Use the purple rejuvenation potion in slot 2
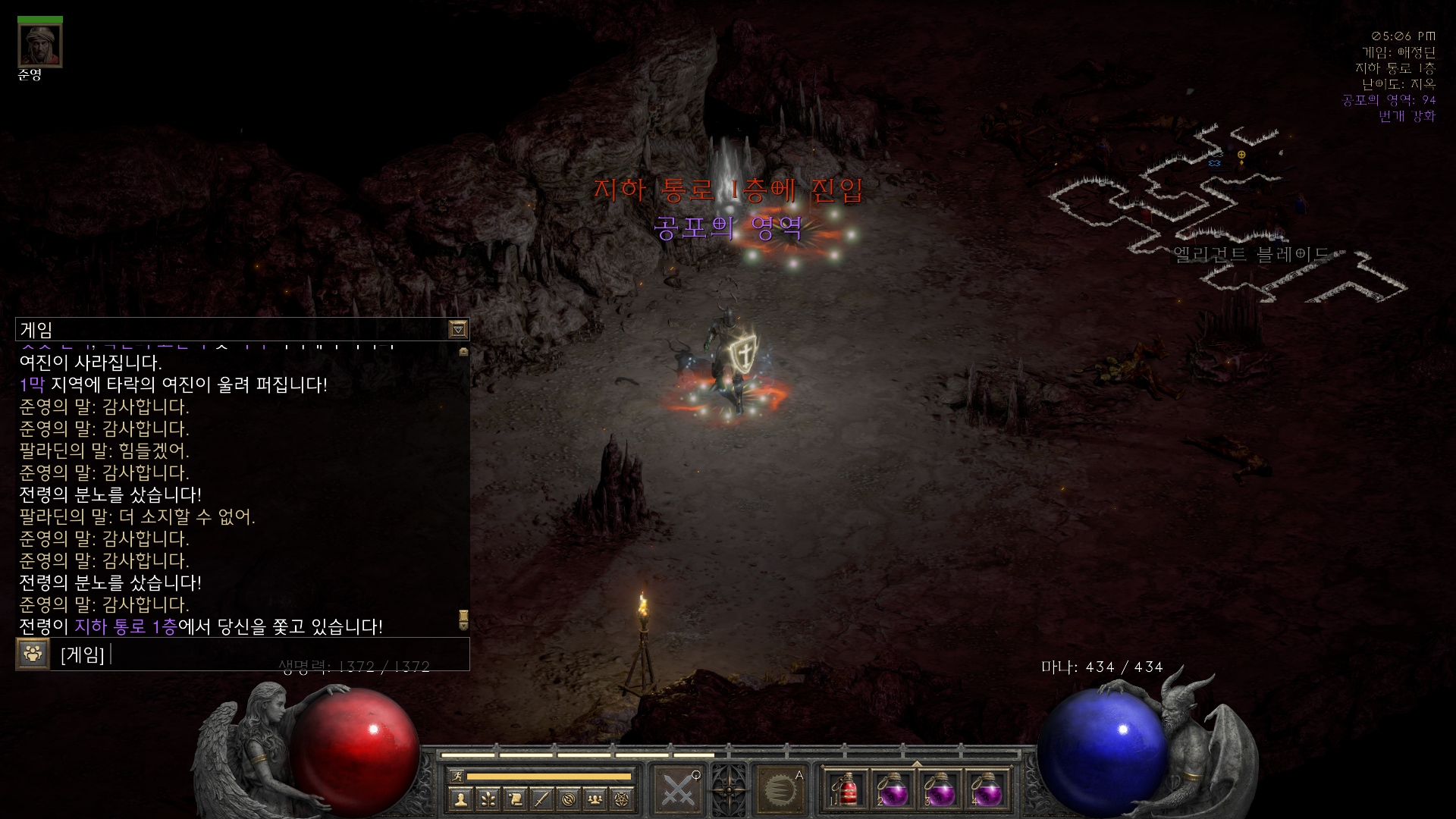 894,790
